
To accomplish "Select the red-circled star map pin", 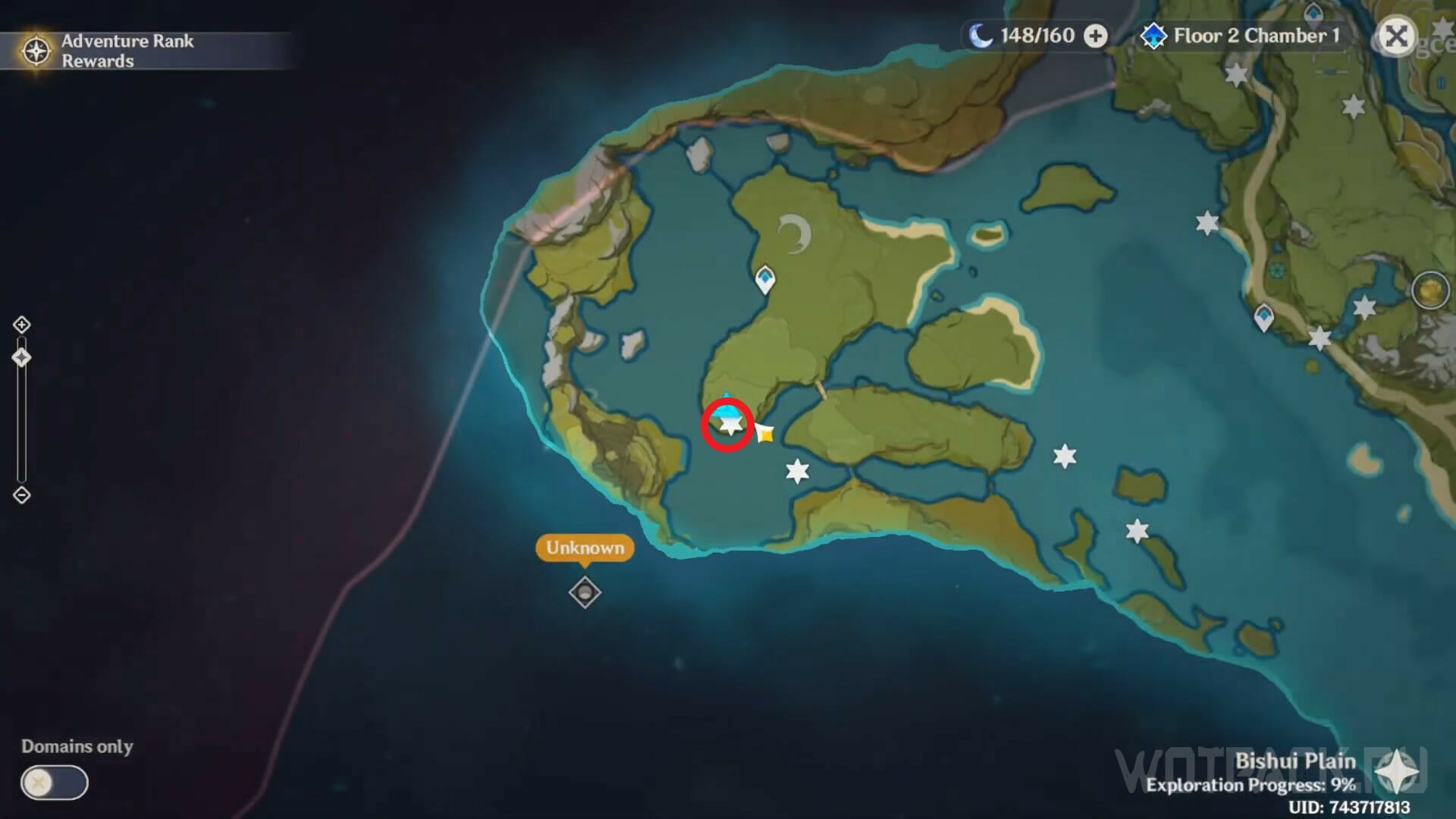I will pyautogui.click(x=729, y=425).
